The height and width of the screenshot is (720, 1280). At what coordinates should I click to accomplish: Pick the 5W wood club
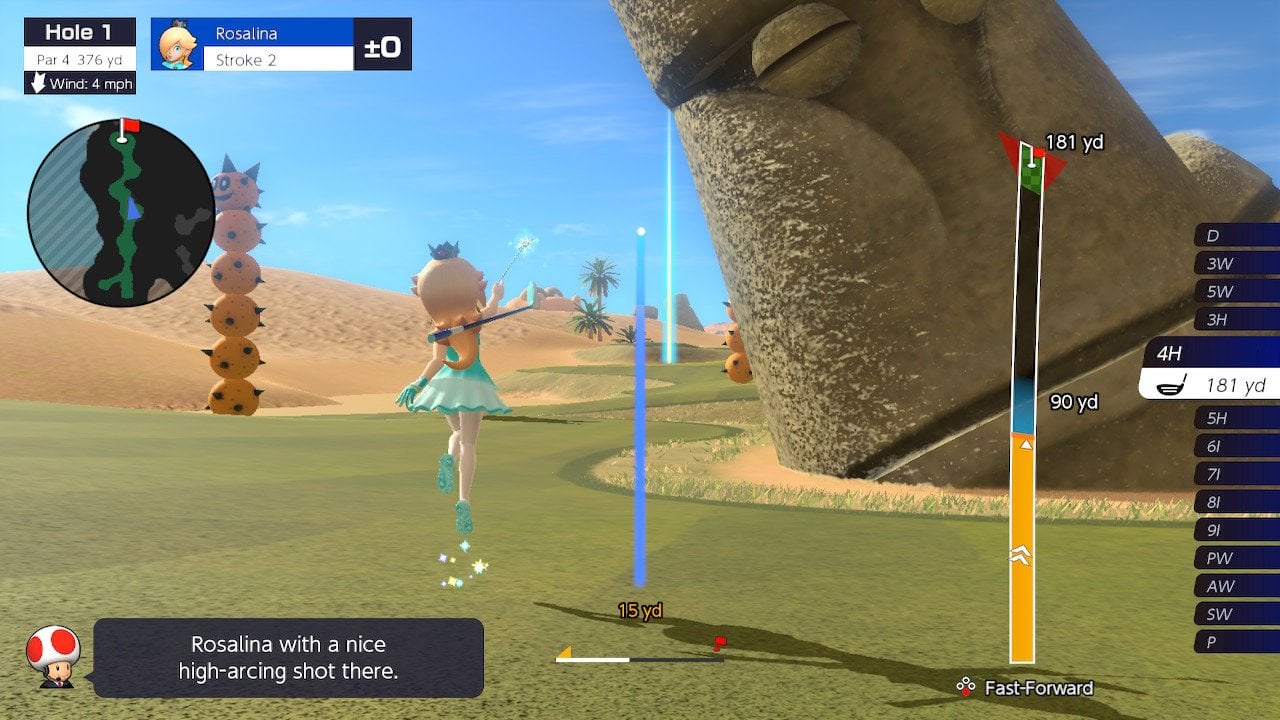(x=1236, y=292)
